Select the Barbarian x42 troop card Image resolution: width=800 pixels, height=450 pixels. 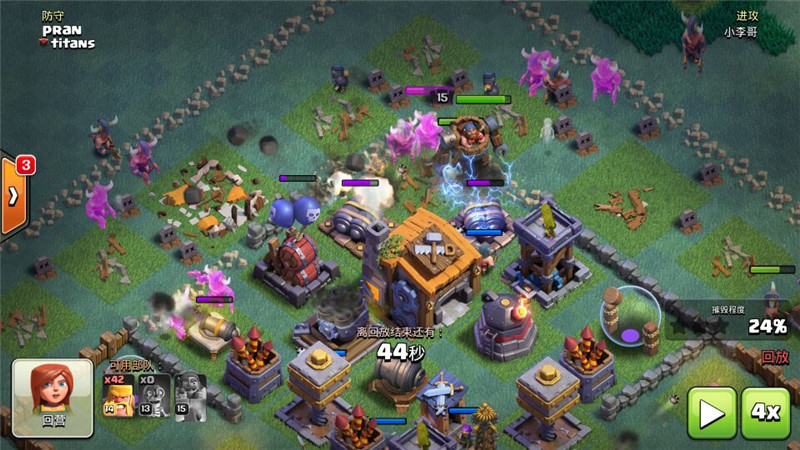(118, 397)
